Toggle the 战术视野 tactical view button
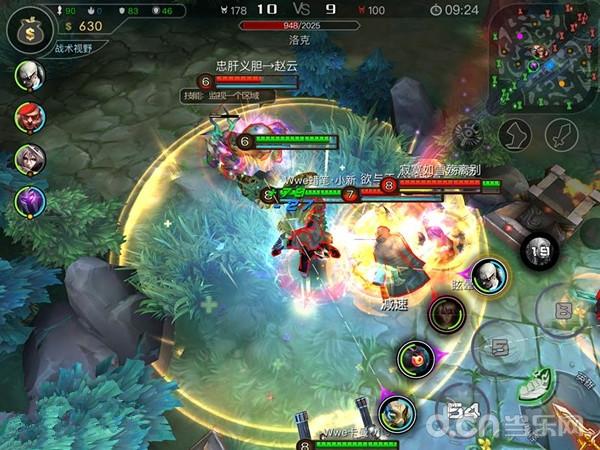600x450 pixels. click(72, 47)
